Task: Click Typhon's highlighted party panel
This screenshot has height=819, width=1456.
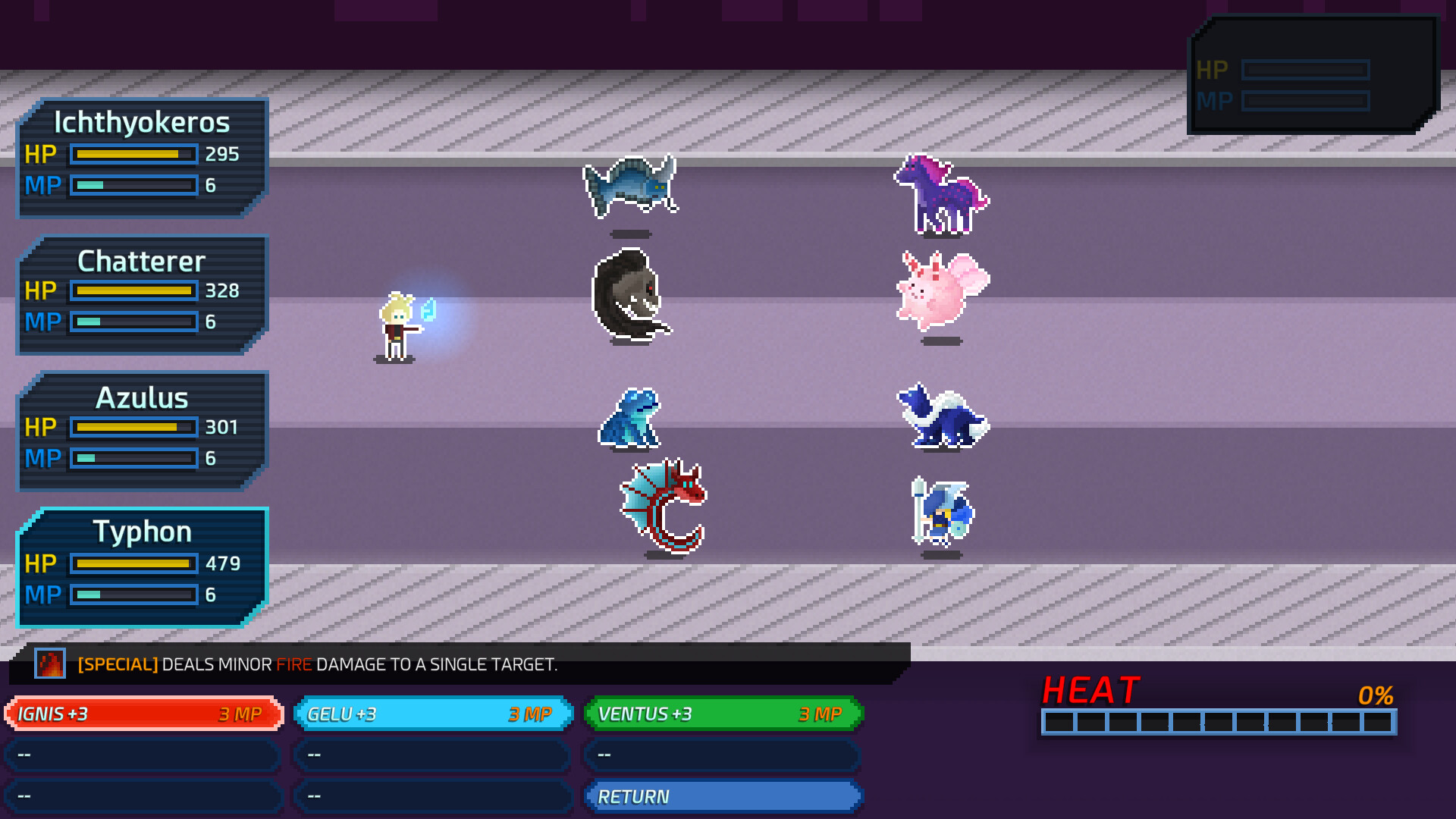Action: pyautogui.click(x=142, y=565)
